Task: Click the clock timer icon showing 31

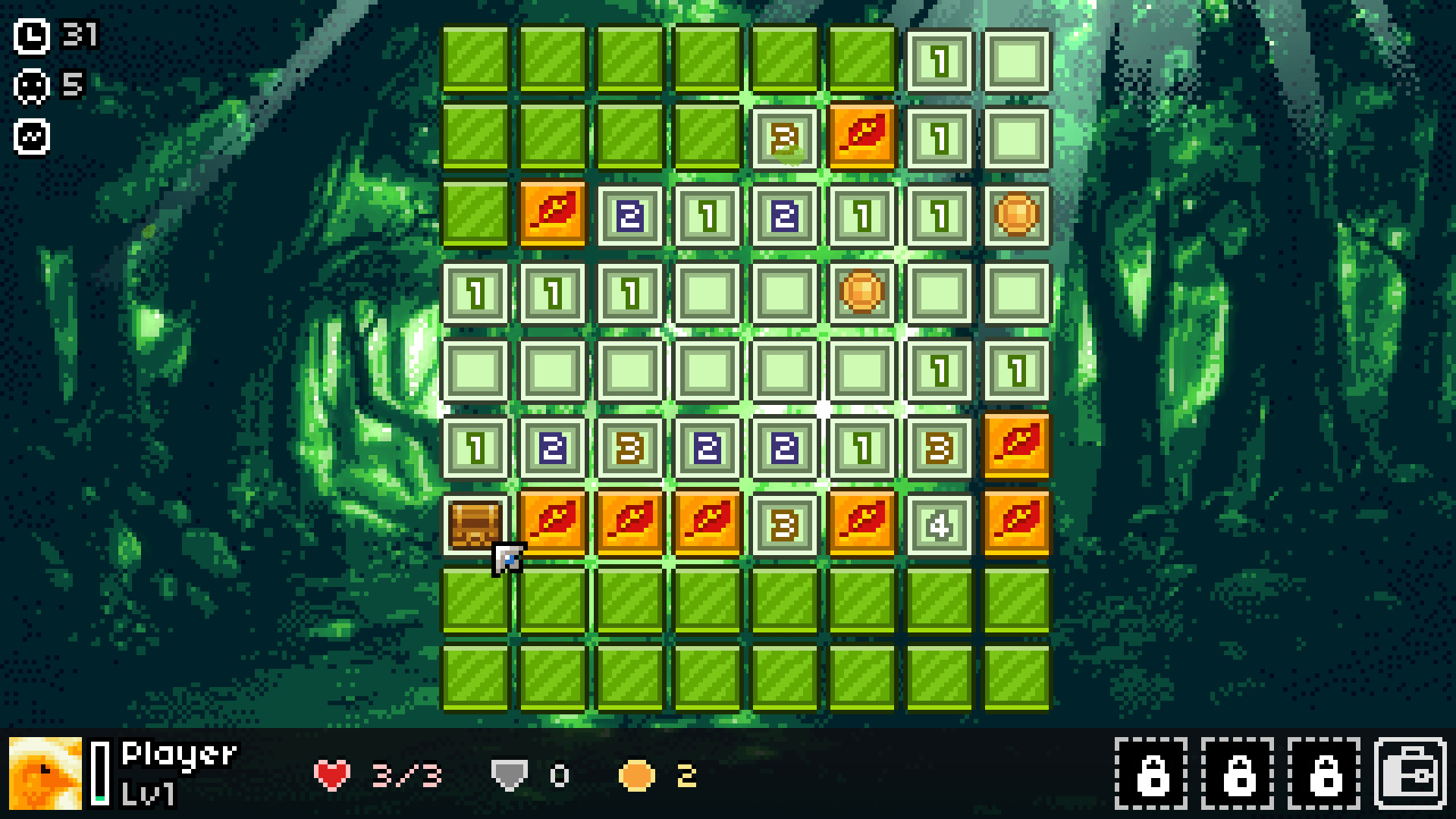Action: tap(30, 34)
